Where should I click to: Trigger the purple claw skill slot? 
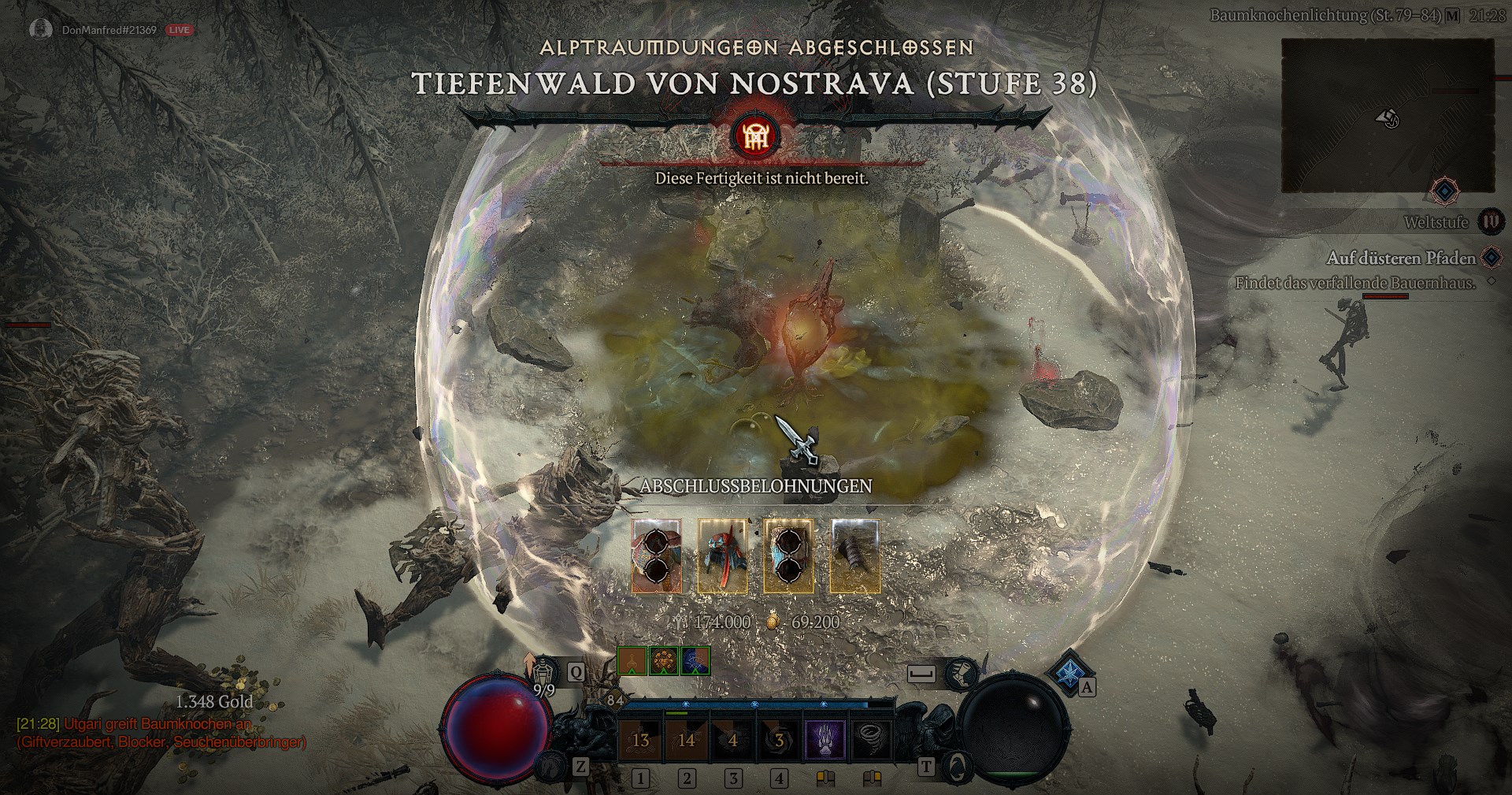[x=825, y=740]
